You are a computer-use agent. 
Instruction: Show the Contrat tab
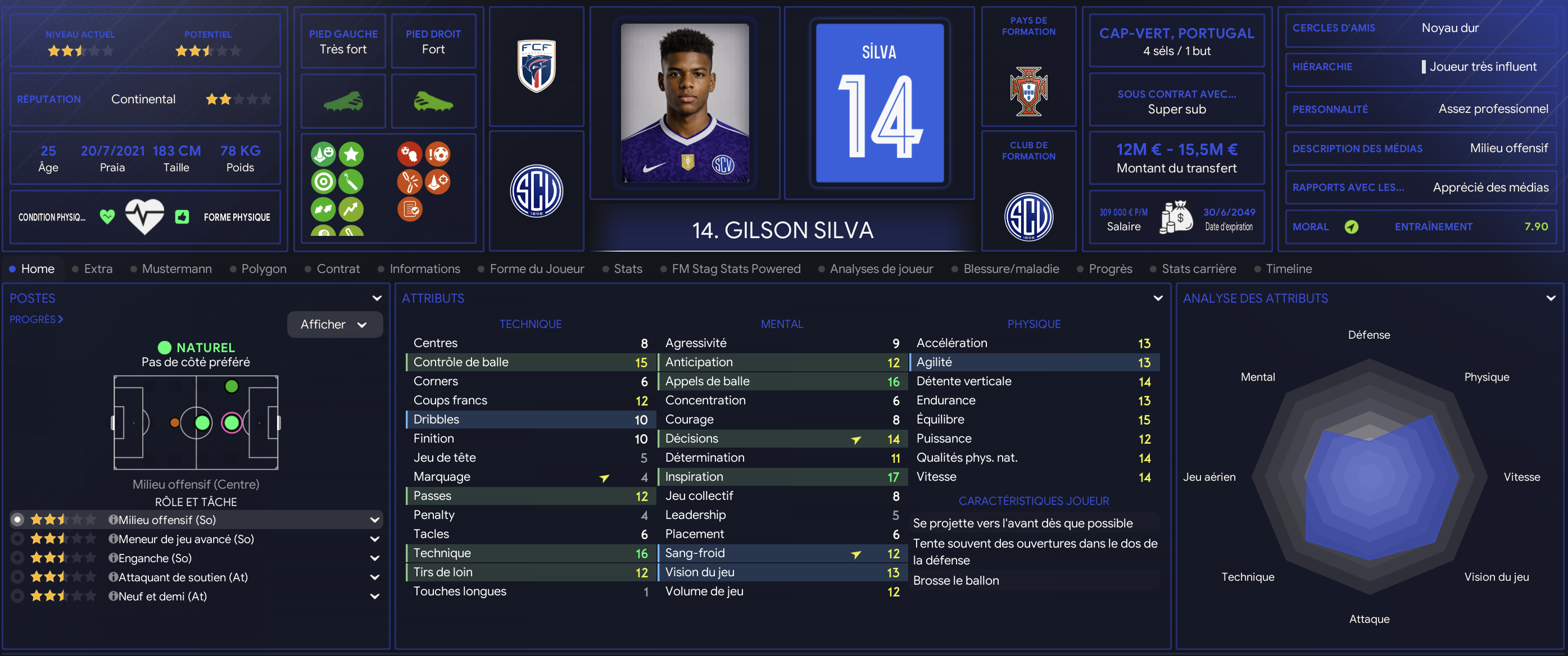(x=338, y=269)
